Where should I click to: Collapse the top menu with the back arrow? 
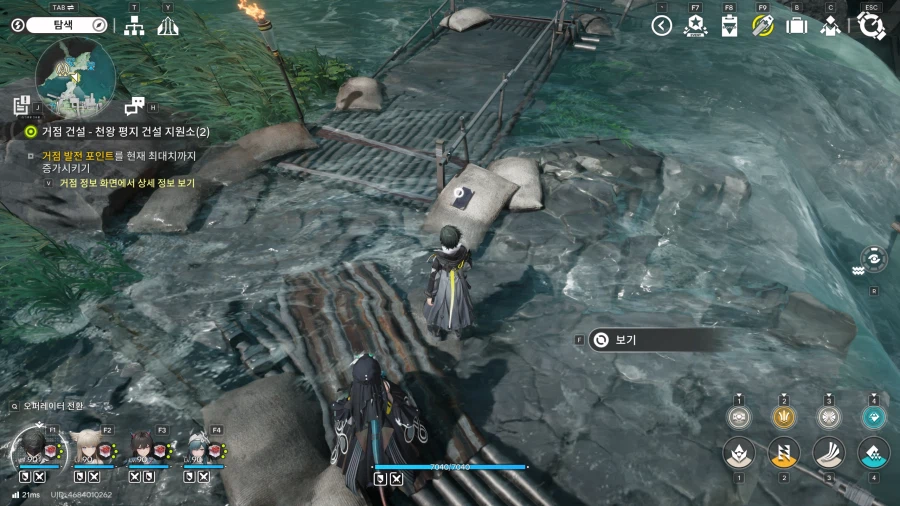661,26
